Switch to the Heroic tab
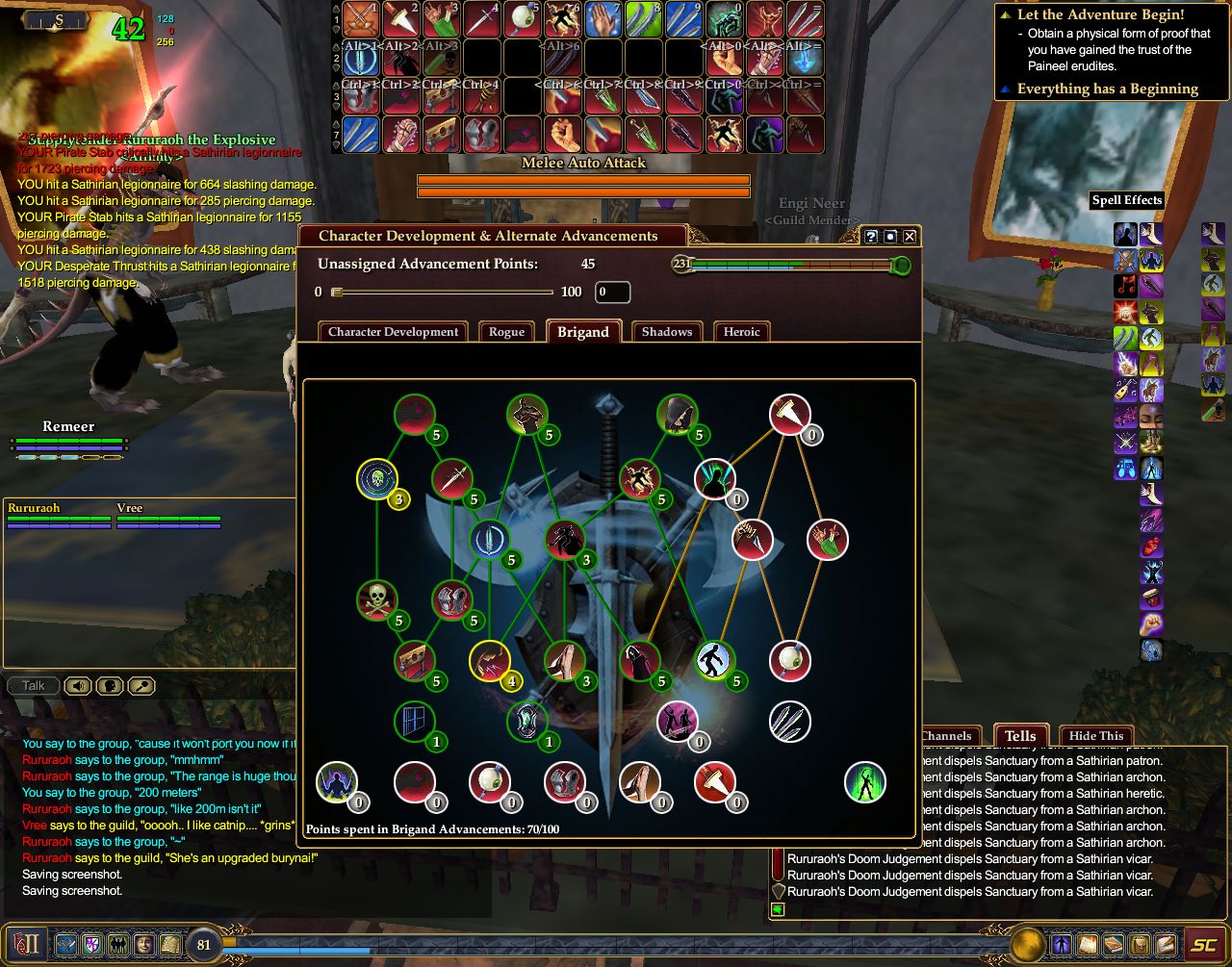 pos(741,332)
